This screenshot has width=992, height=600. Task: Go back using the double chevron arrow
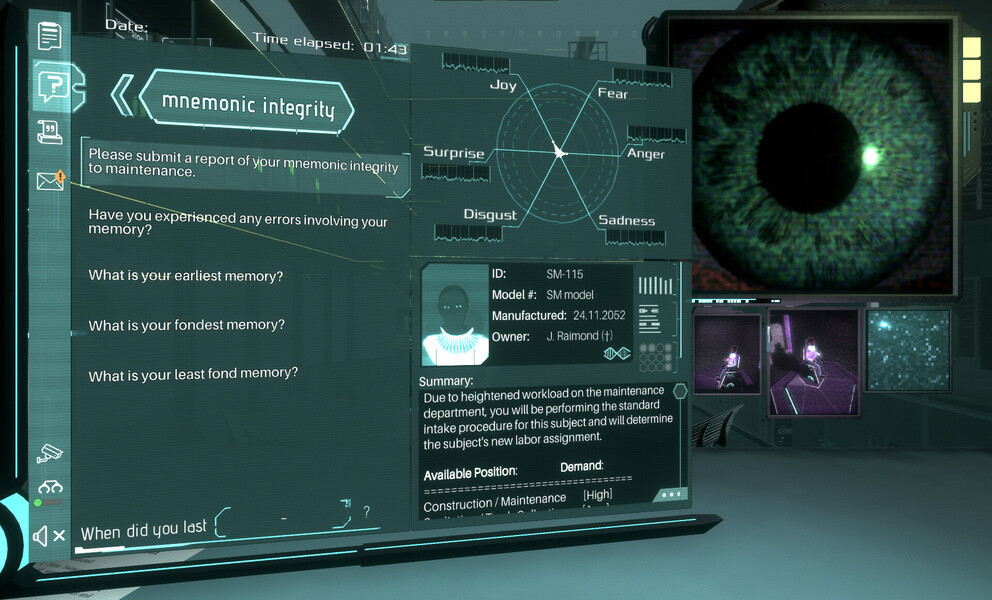(122, 95)
